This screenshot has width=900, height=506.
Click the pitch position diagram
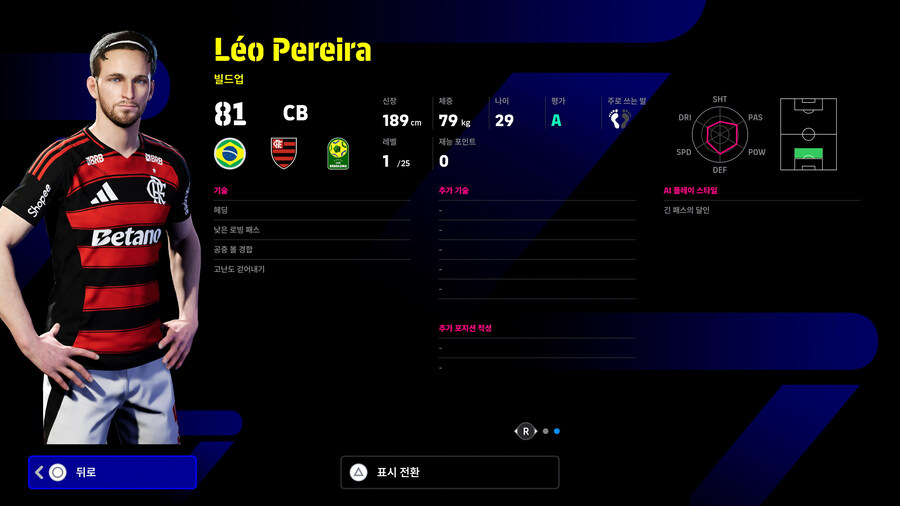point(808,134)
